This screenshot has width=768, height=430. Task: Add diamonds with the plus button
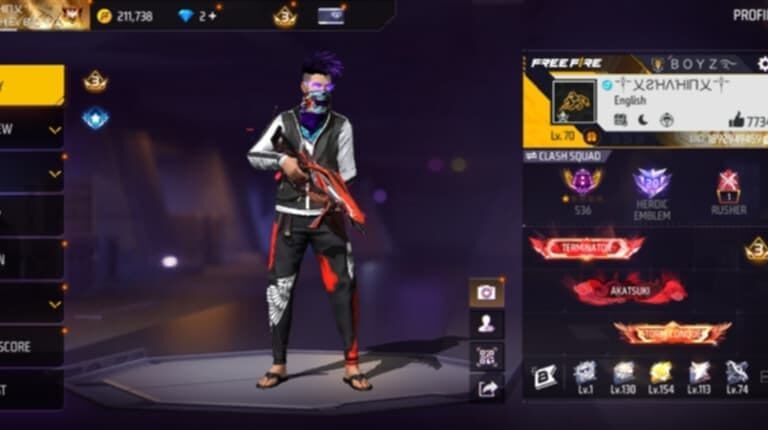click(213, 16)
